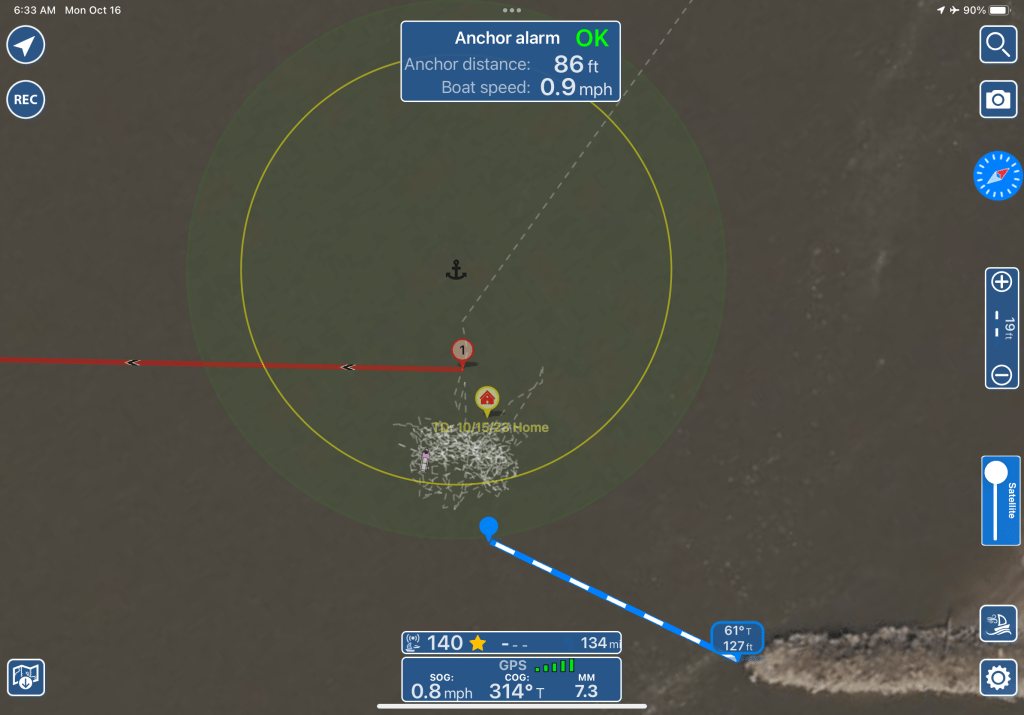Tap the location arrow button
1024x715 pixels.
26,45
